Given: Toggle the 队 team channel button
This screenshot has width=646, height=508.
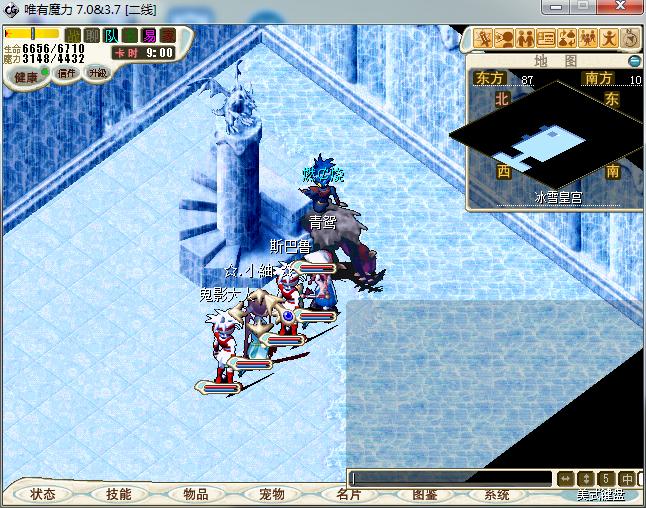Looking at the screenshot, I should (x=111, y=36).
